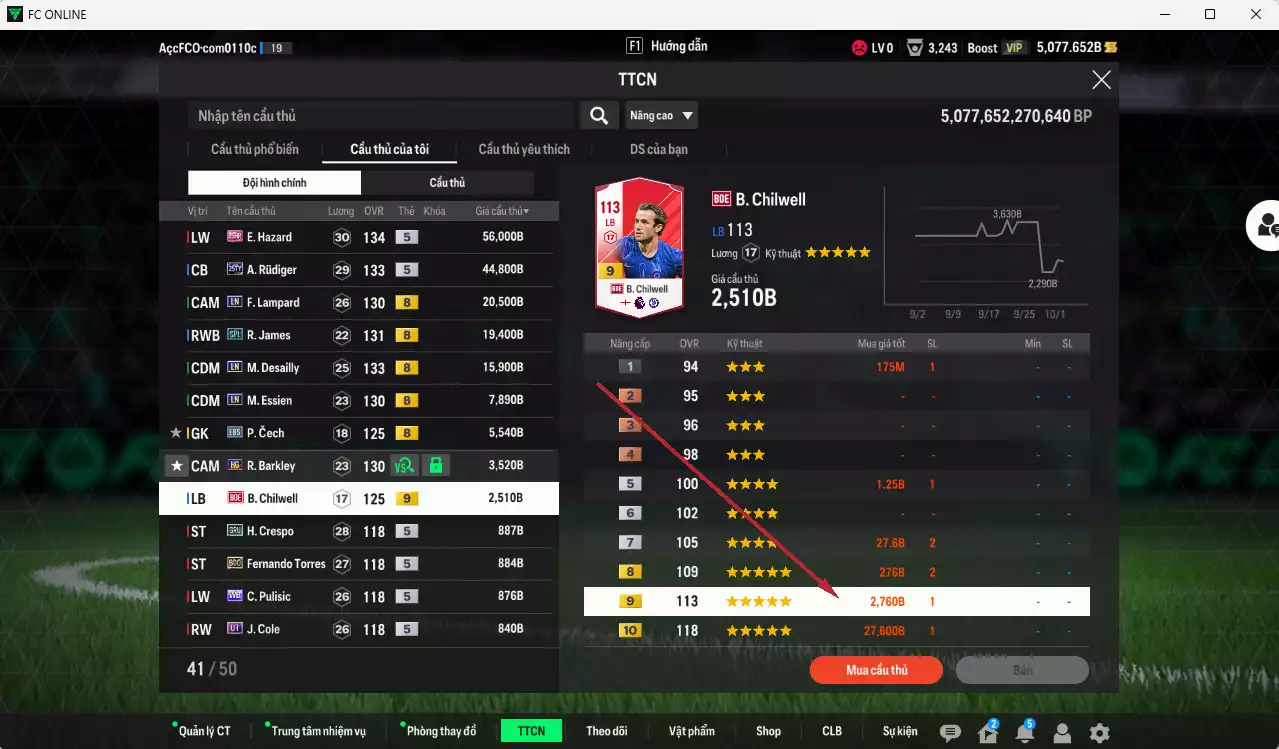Minimize the FC ONLINE window
The height and width of the screenshot is (749, 1279).
[1164, 14]
